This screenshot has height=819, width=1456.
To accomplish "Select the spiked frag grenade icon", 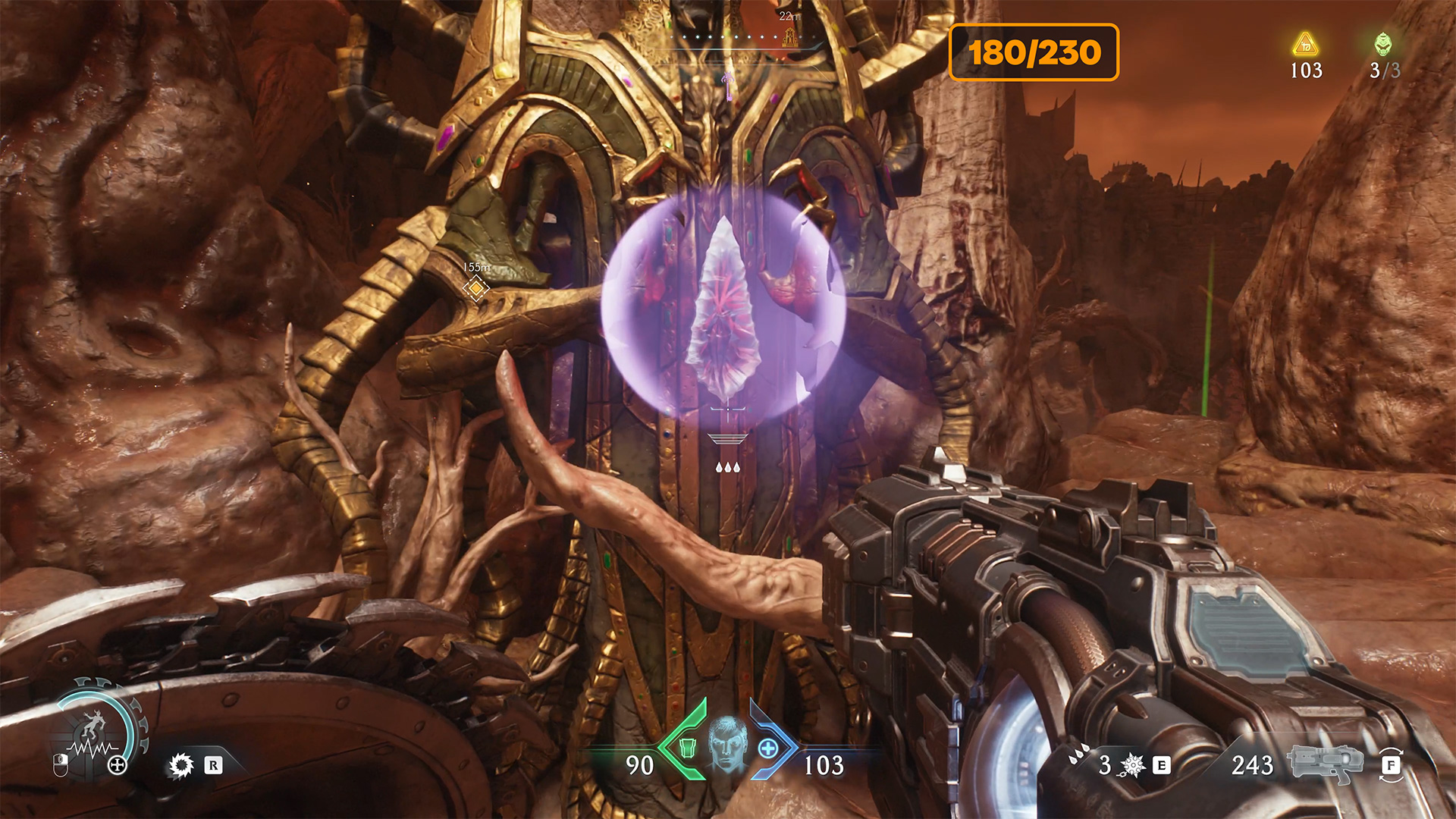I will click(x=1132, y=765).
